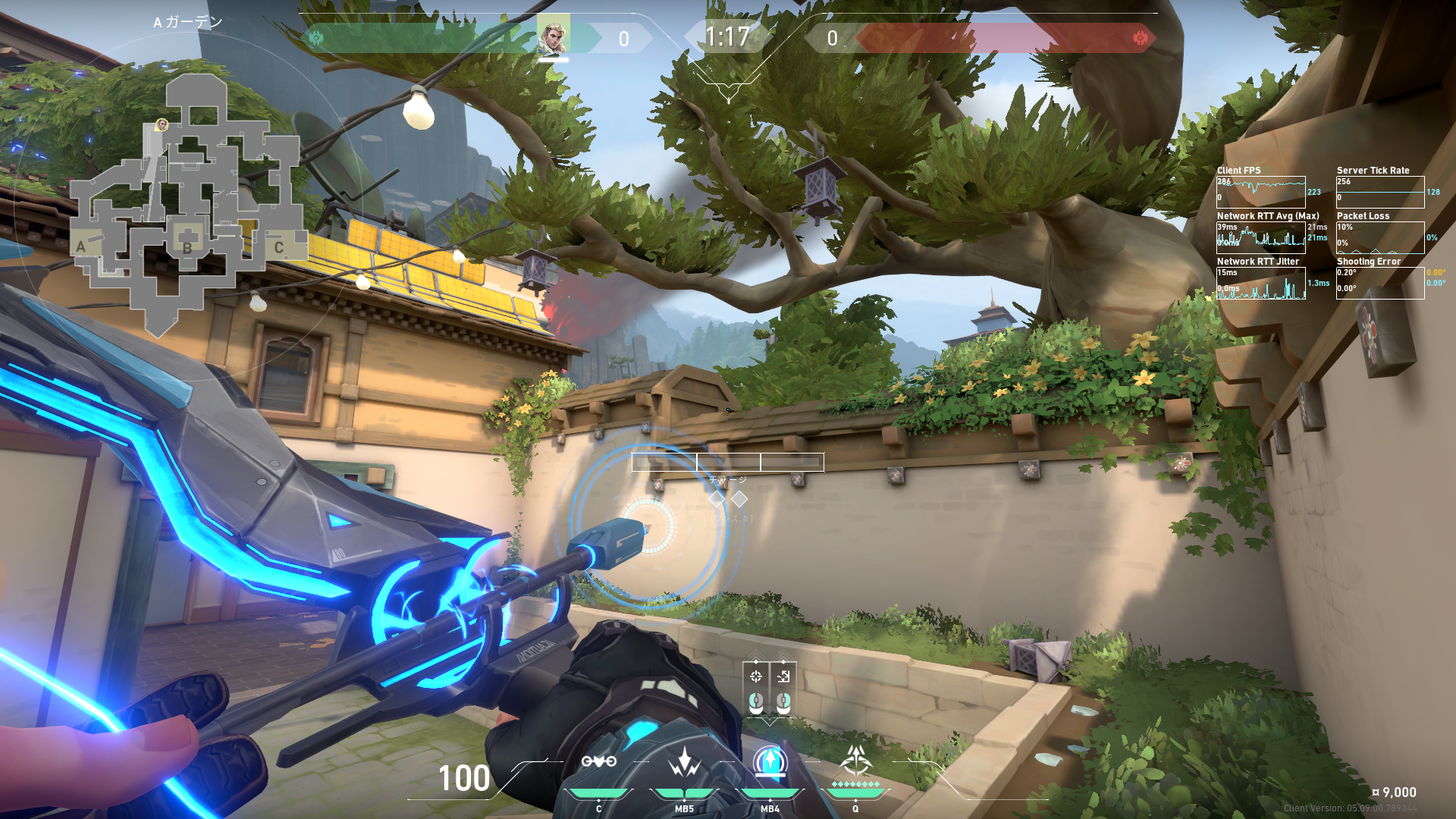Click the highlighted Recon Bolt ability icon
Screen dimensions: 1456x819
click(x=770, y=762)
